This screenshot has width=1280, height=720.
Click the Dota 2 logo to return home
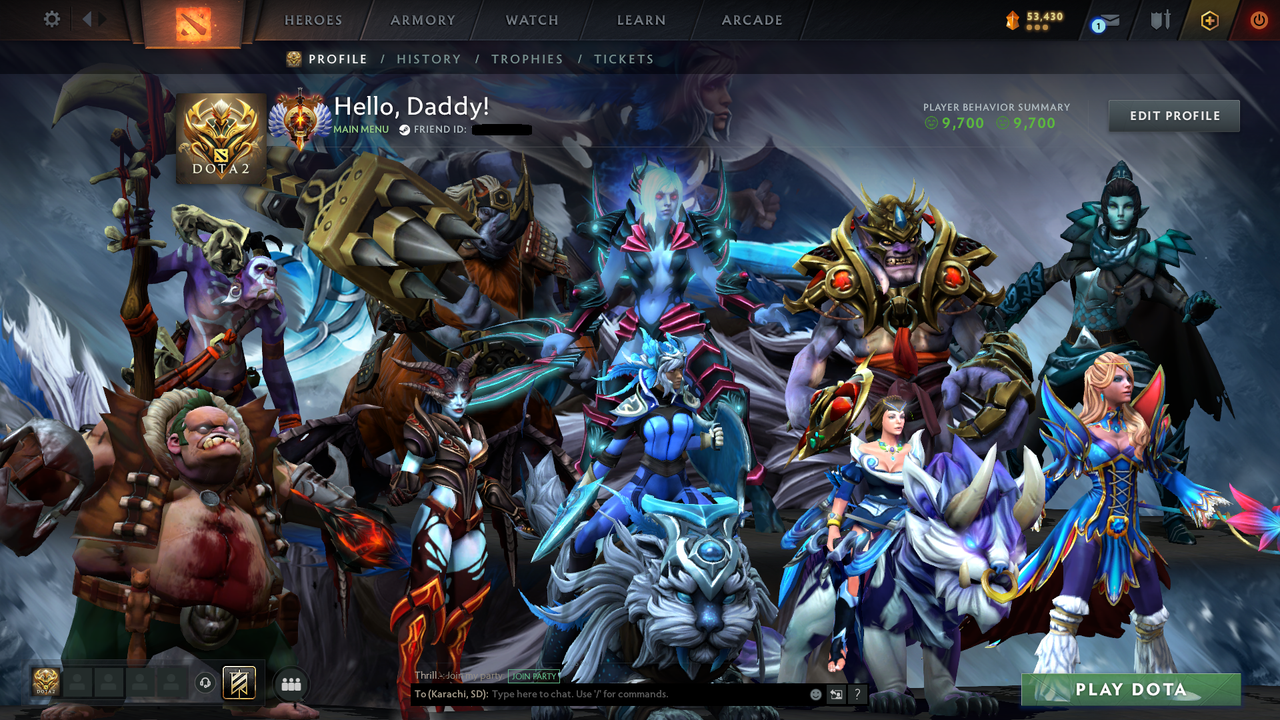click(195, 21)
